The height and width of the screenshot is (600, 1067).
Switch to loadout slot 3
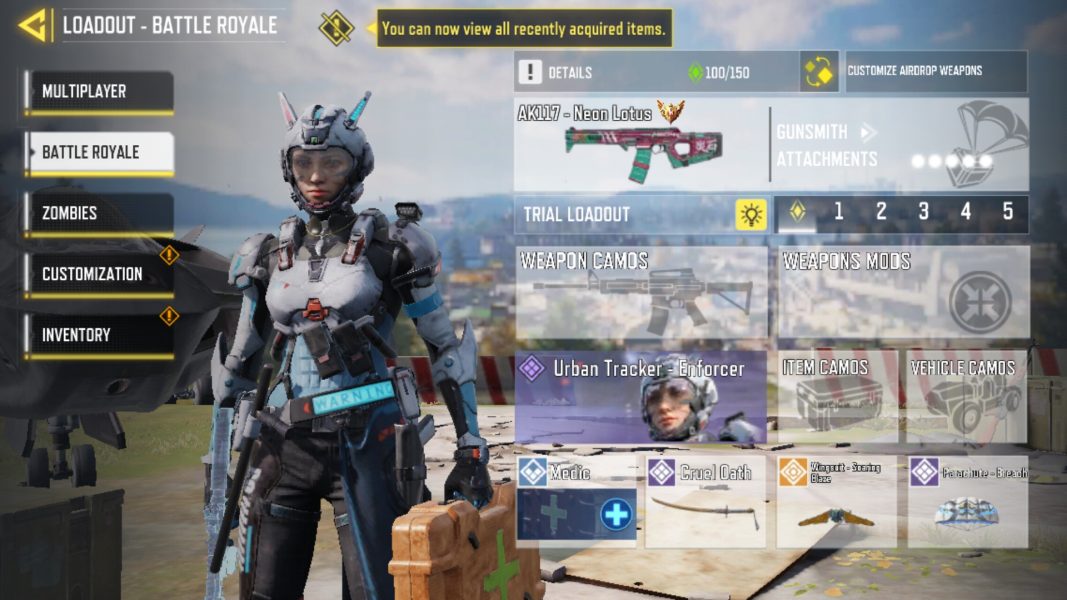click(x=923, y=212)
